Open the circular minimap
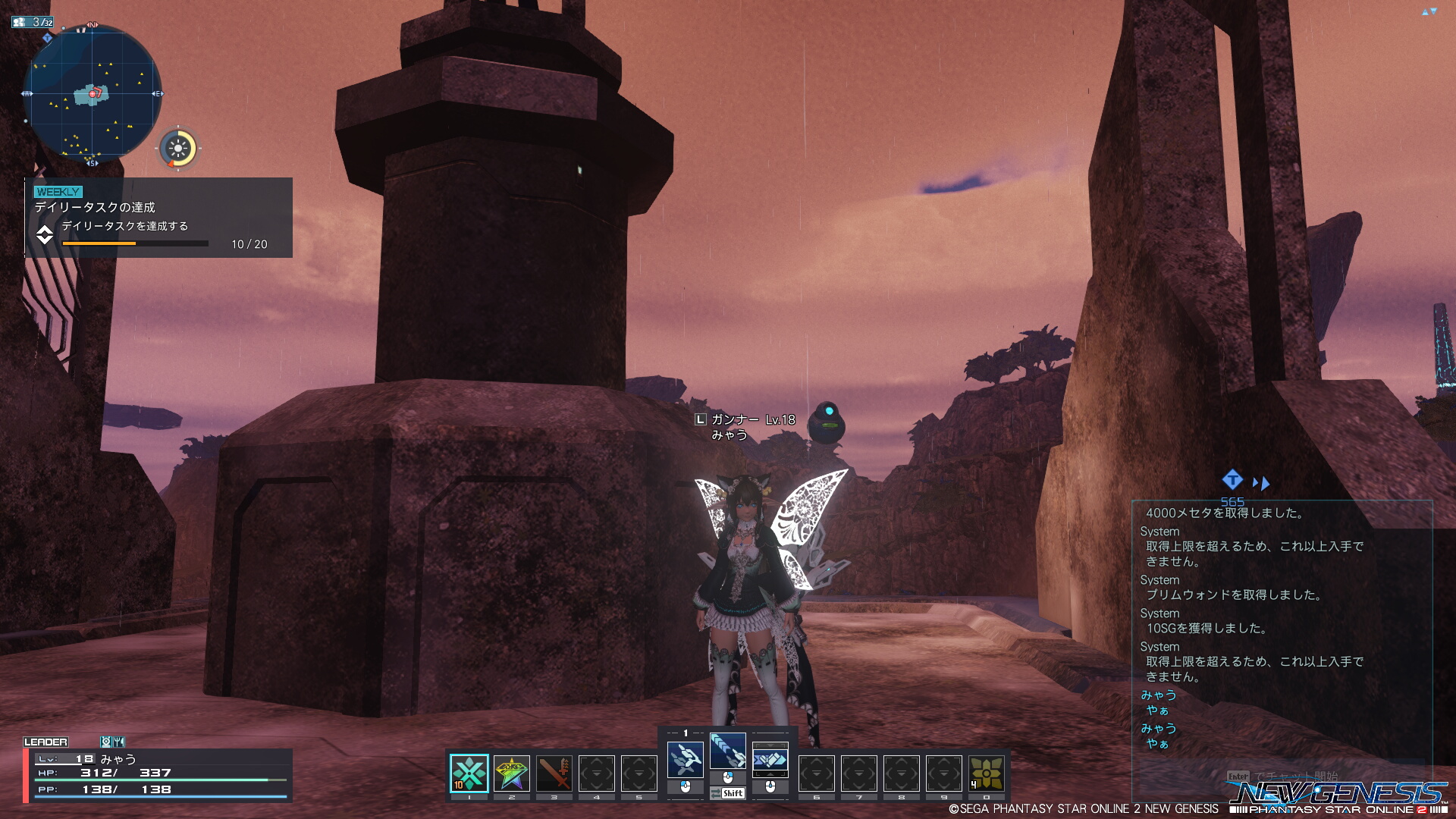Image resolution: width=1456 pixels, height=819 pixels. [93, 94]
